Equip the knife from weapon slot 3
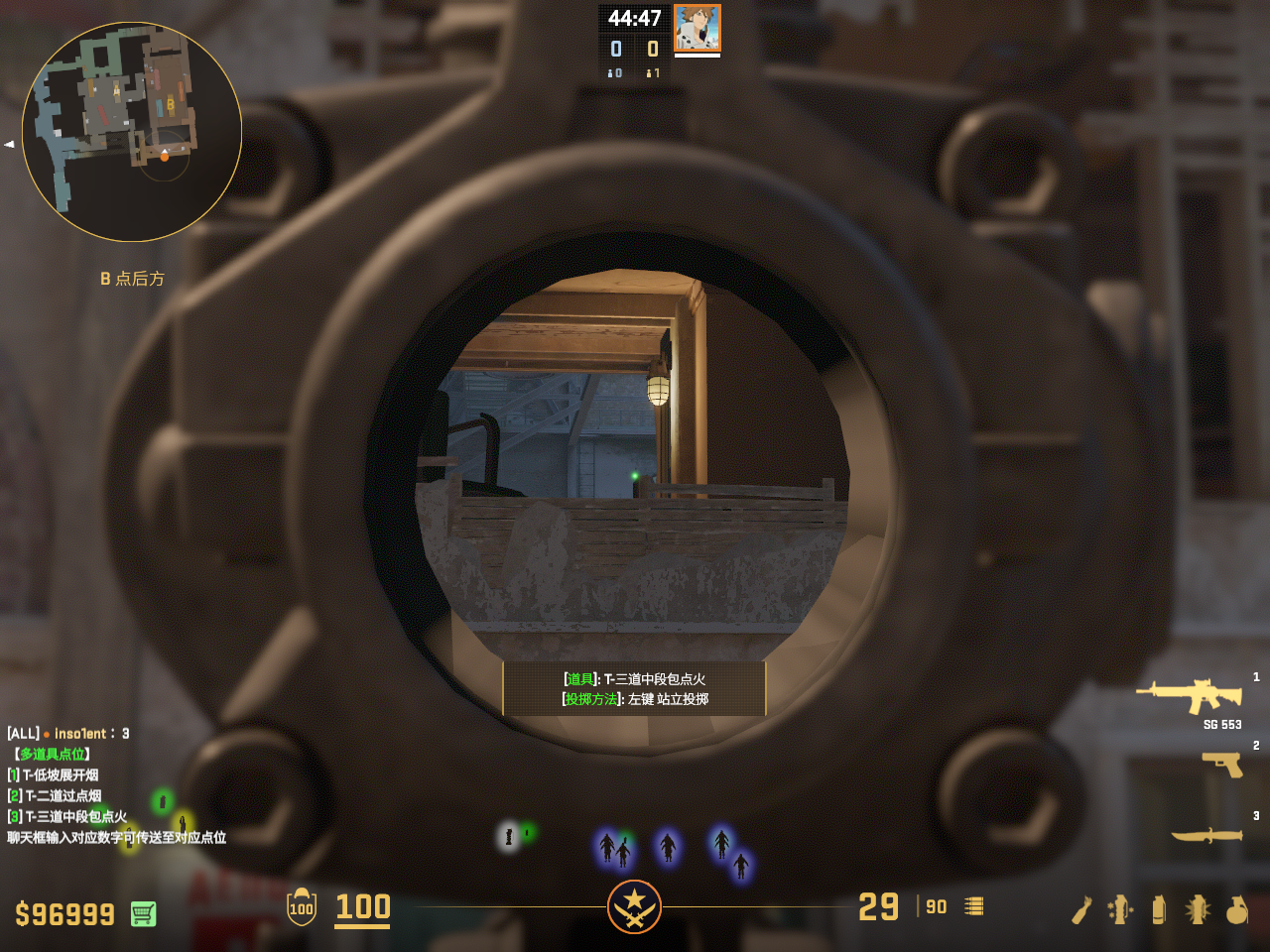Screen dimensions: 1270x952 tap(1206, 835)
